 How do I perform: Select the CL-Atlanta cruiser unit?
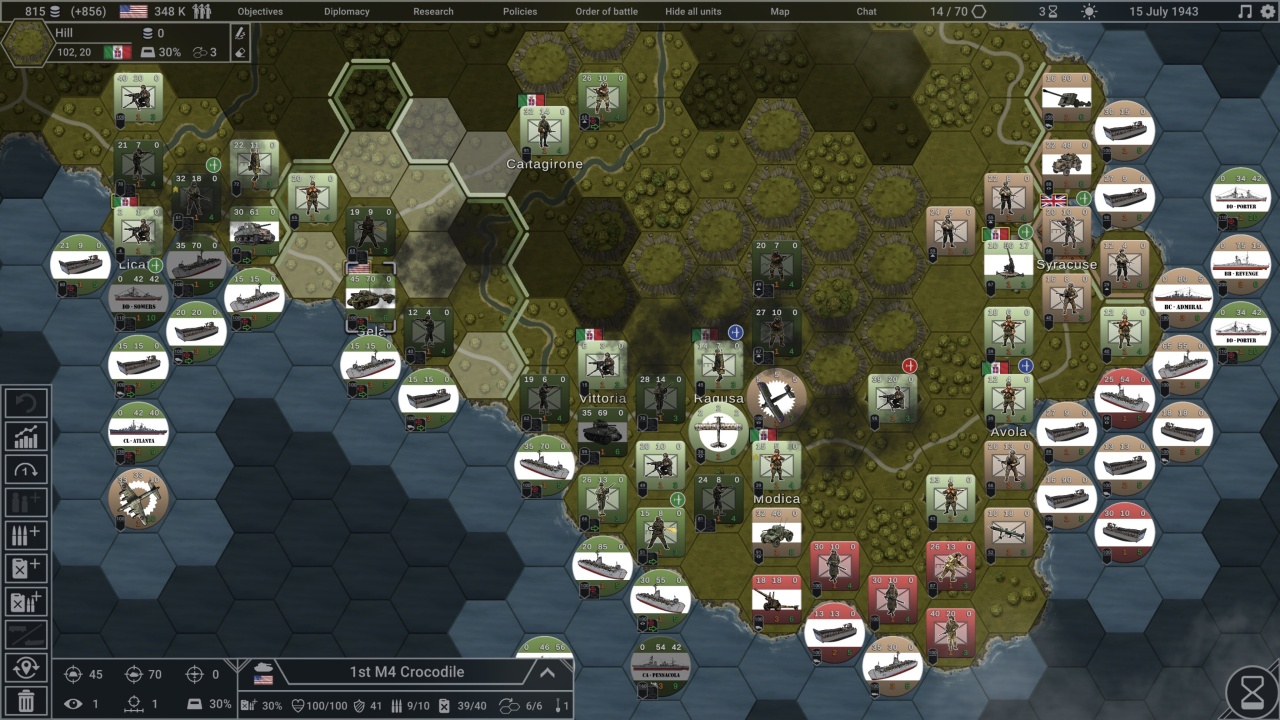pos(138,432)
